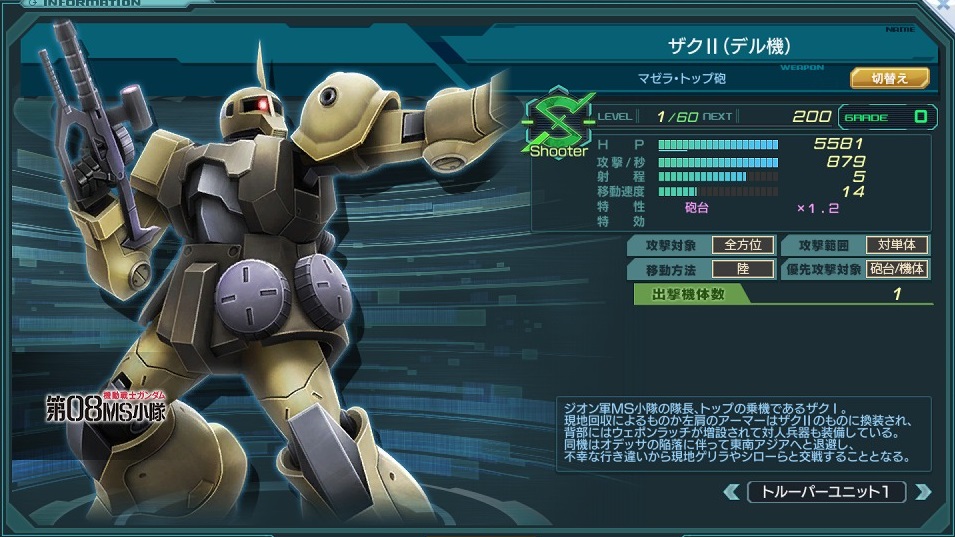This screenshot has width=955, height=537.
Task: Go to the previous trooper unit with the left arrow
Action: click(732, 492)
